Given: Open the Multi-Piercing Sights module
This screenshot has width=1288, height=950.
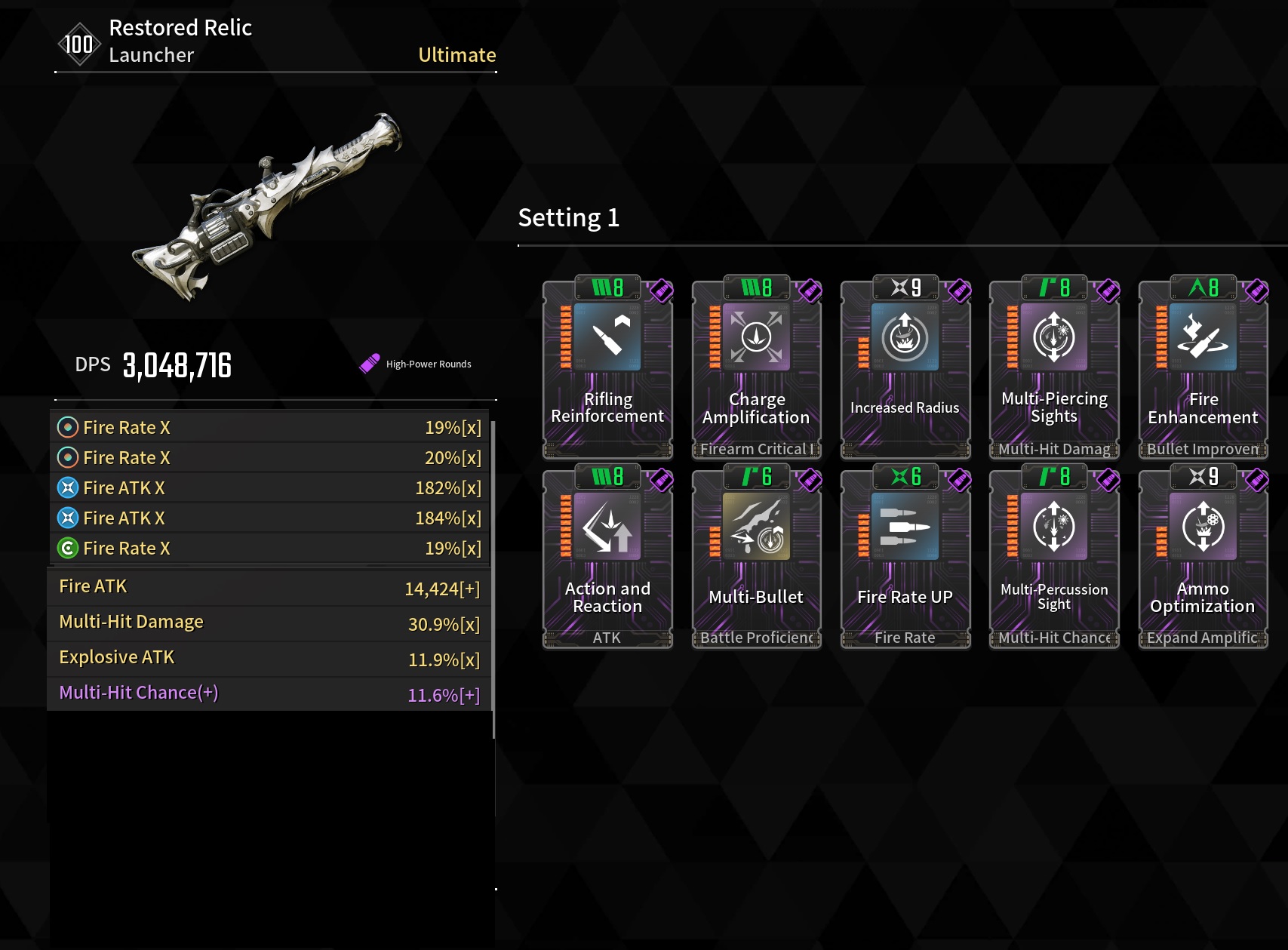Looking at the screenshot, I should pyautogui.click(x=1054, y=367).
